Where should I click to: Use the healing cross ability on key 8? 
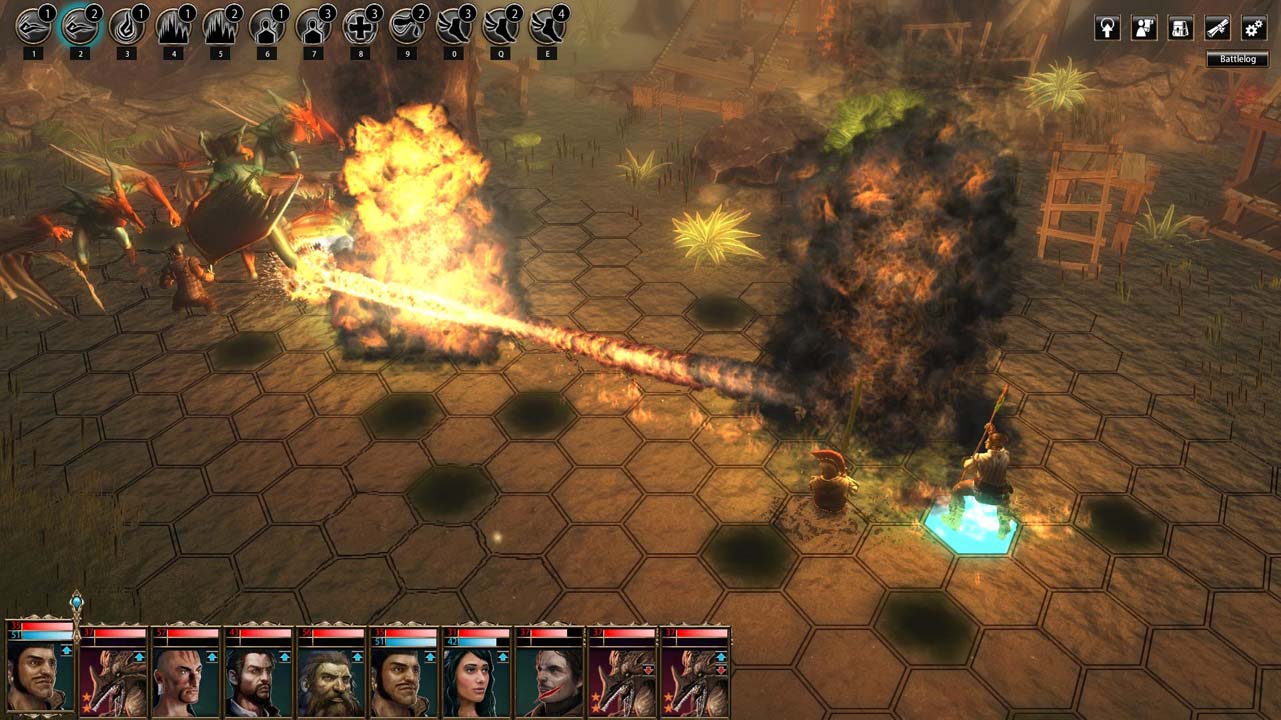coord(360,27)
